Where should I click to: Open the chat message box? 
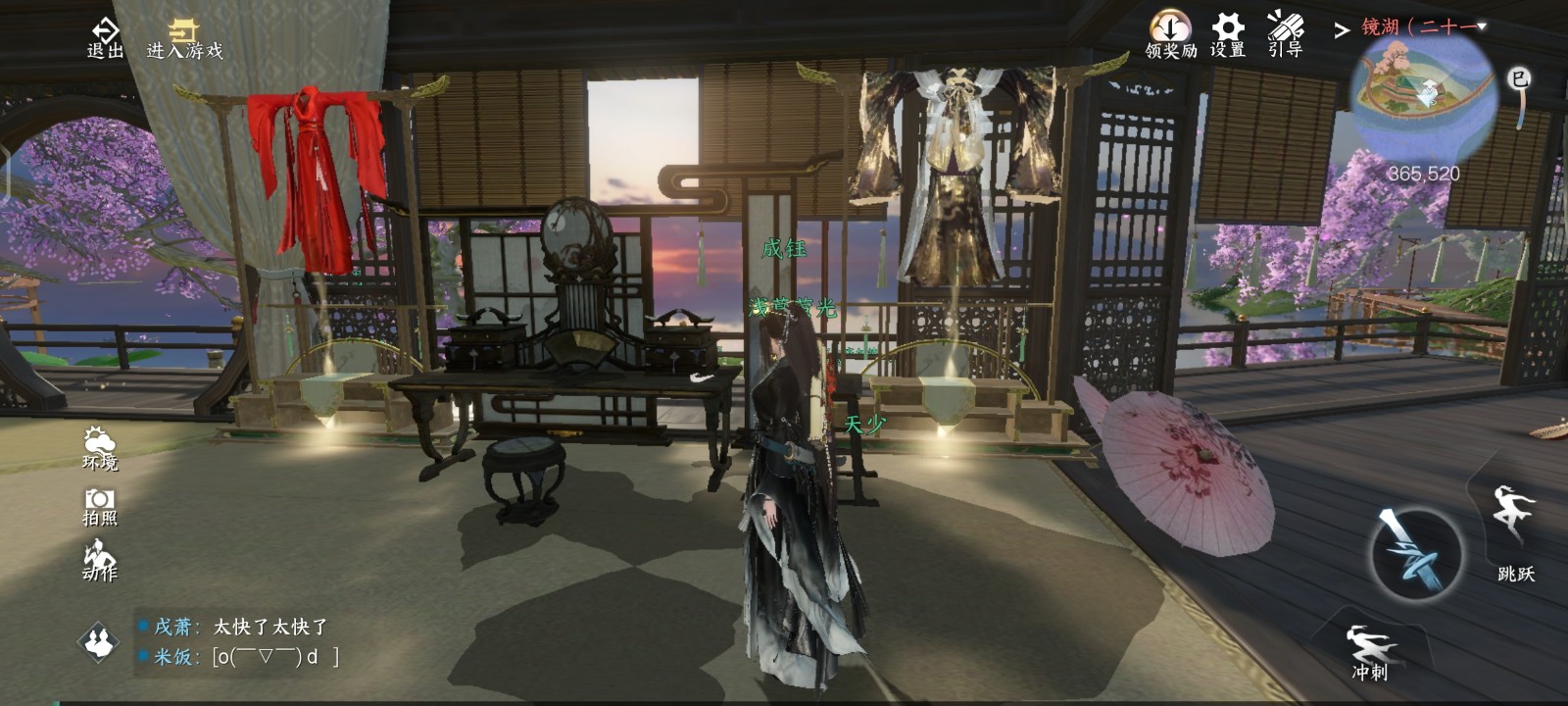[x=245, y=642]
